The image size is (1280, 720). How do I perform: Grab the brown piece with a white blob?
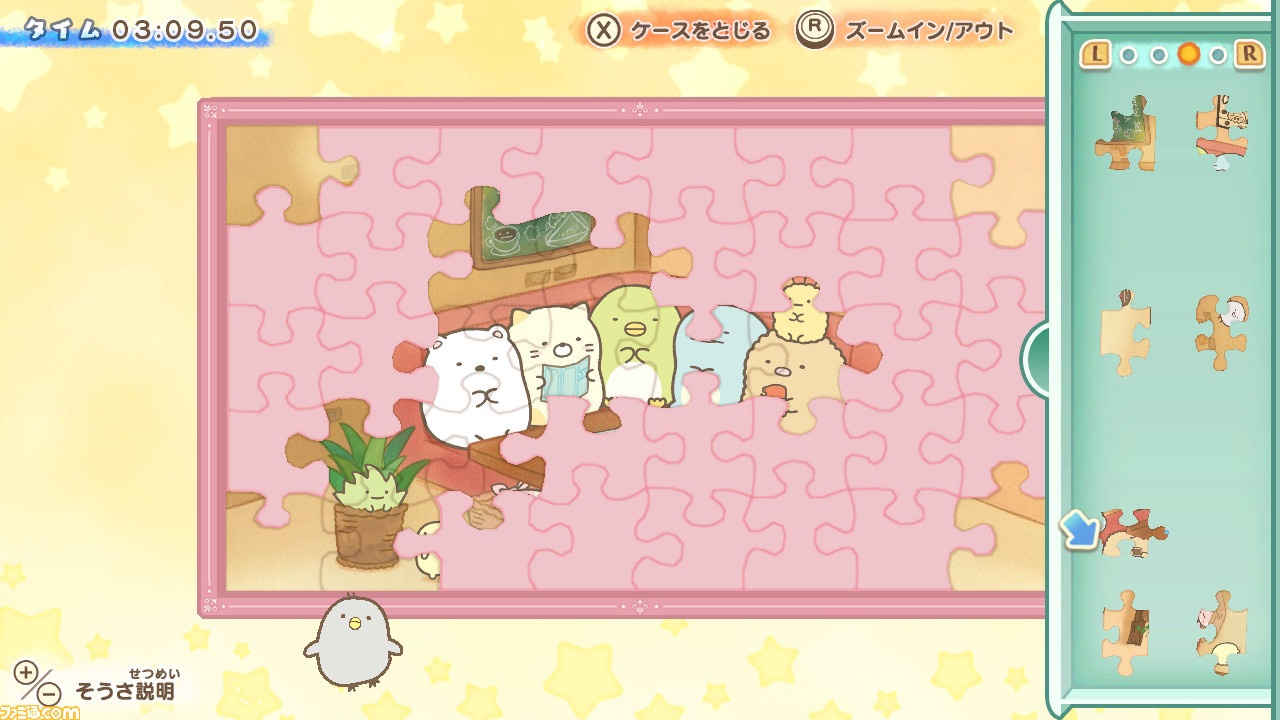tap(1221, 332)
